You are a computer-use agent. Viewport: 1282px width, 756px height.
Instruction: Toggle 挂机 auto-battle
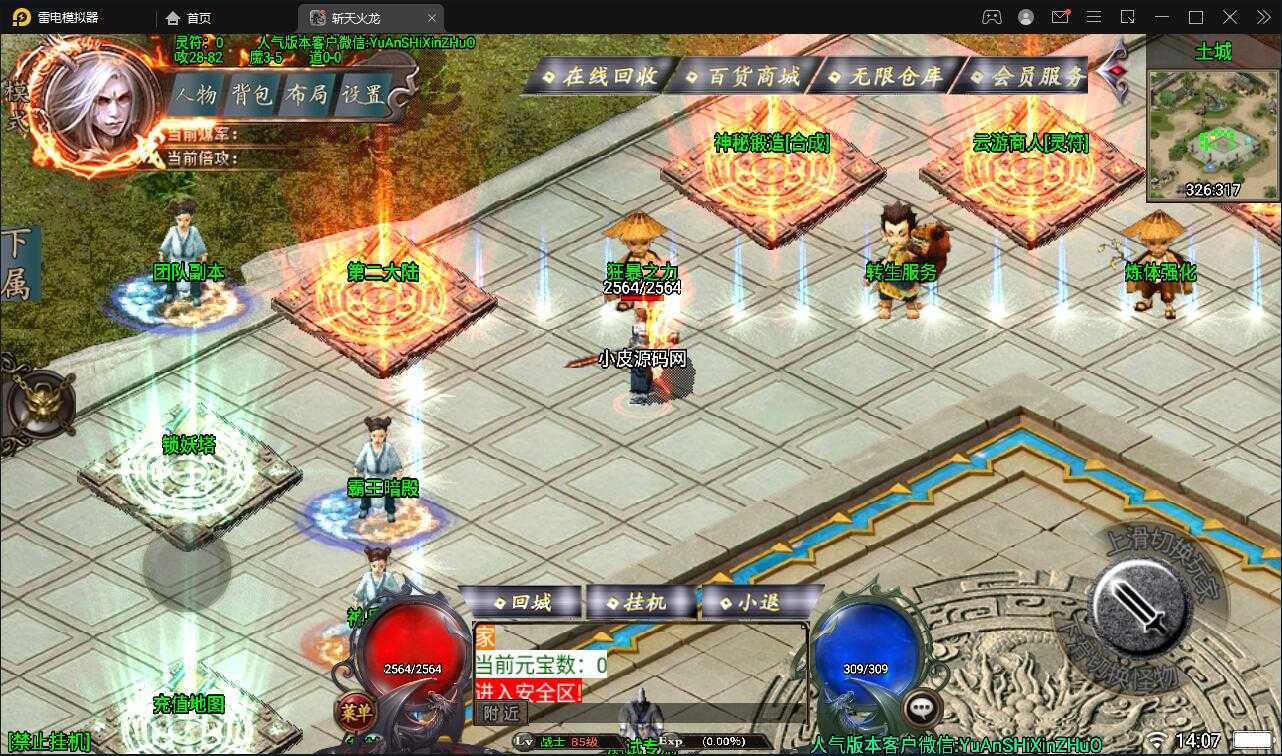pyautogui.click(x=643, y=602)
